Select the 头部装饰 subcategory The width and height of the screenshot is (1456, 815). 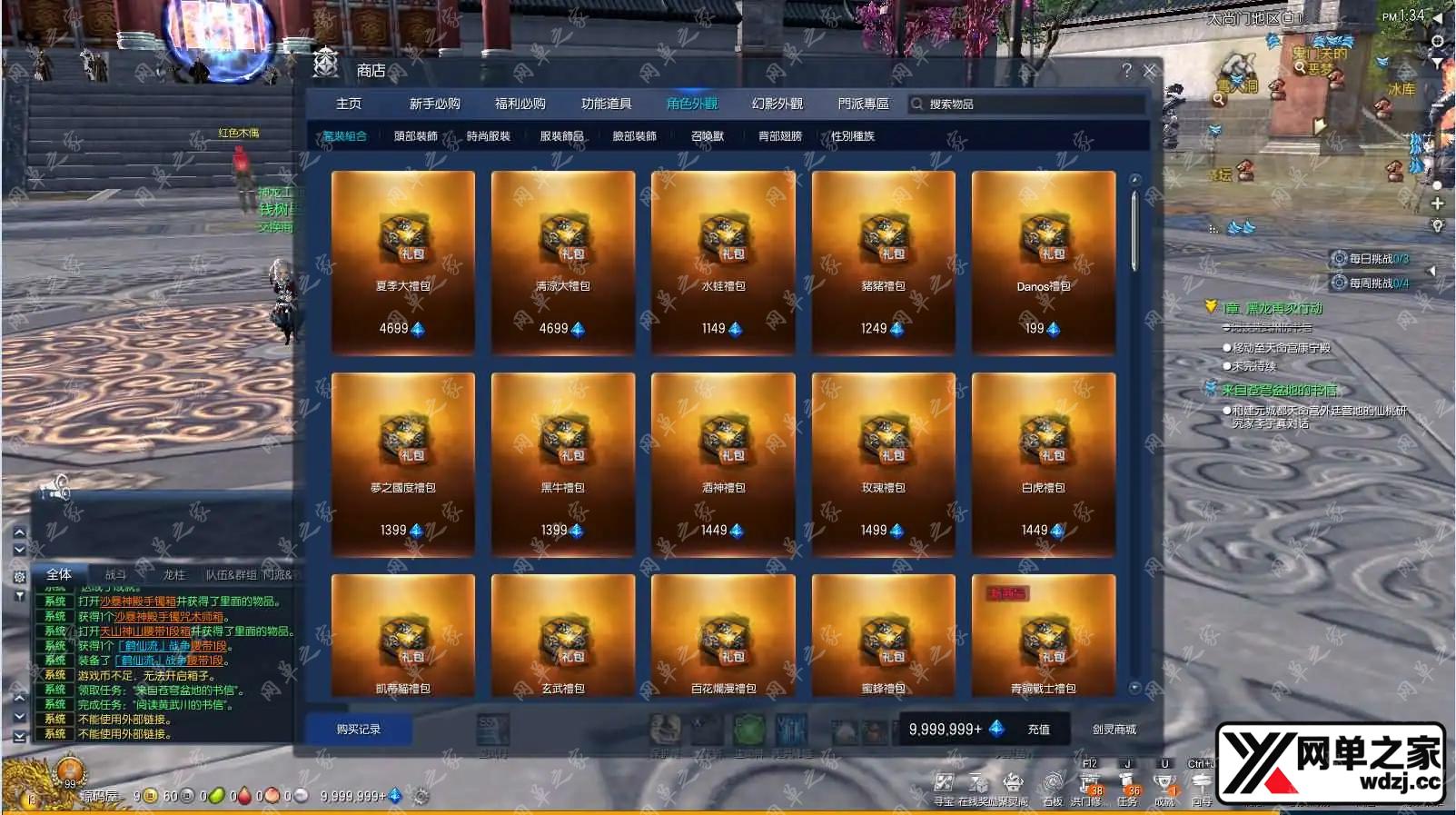click(416, 136)
